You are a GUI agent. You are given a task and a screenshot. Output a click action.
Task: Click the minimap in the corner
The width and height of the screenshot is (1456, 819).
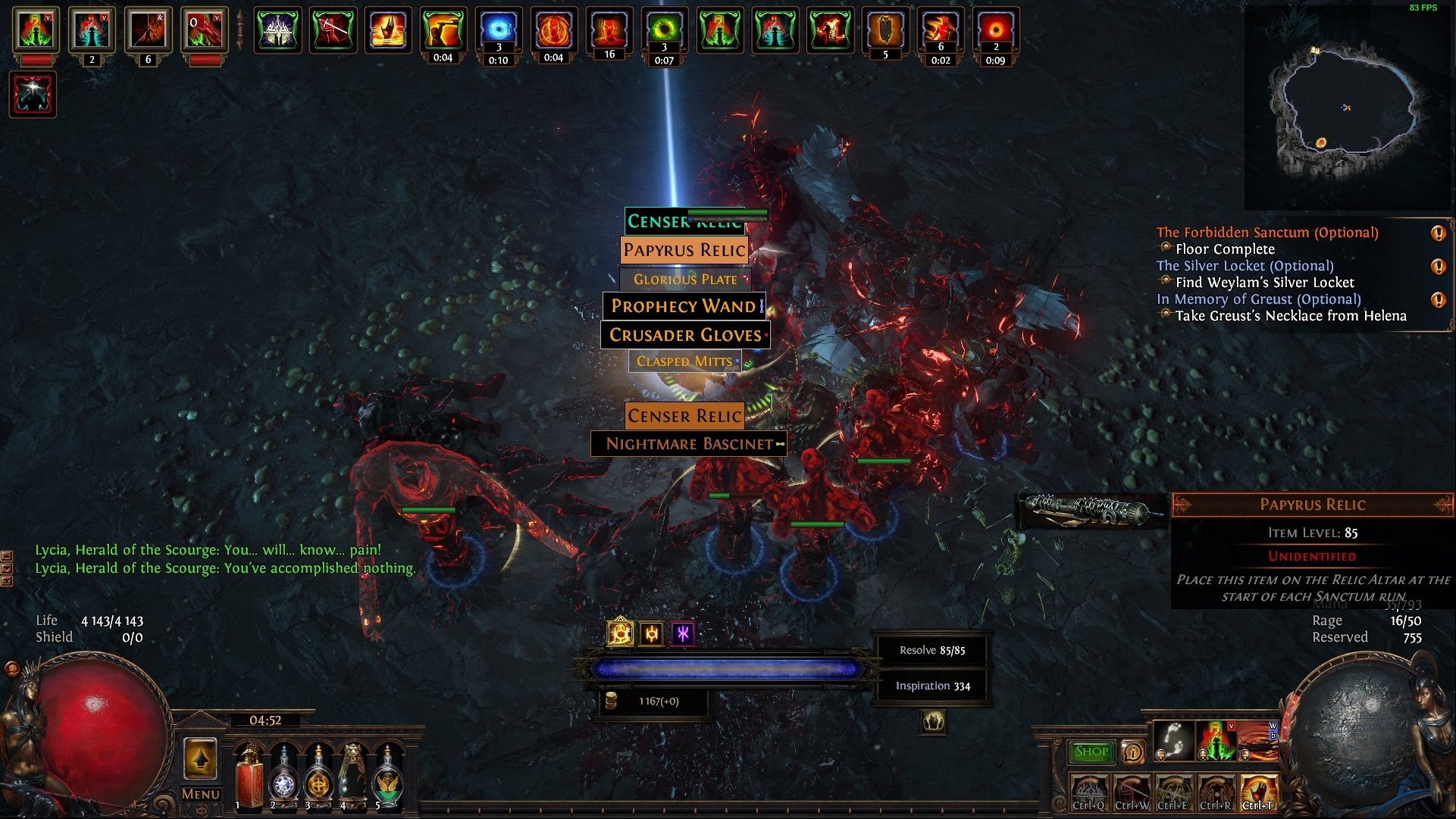pos(1346,108)
